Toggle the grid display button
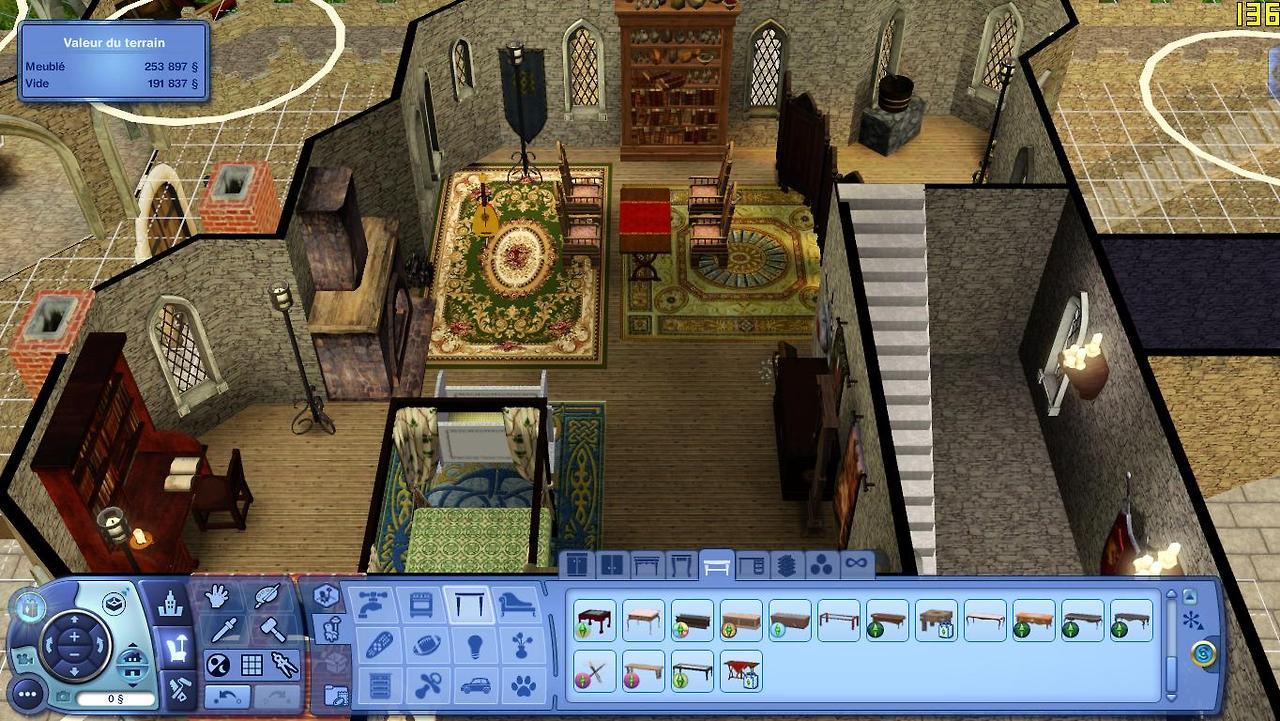Viewport: 1280px width, 721px height. (x=251, y=665)
